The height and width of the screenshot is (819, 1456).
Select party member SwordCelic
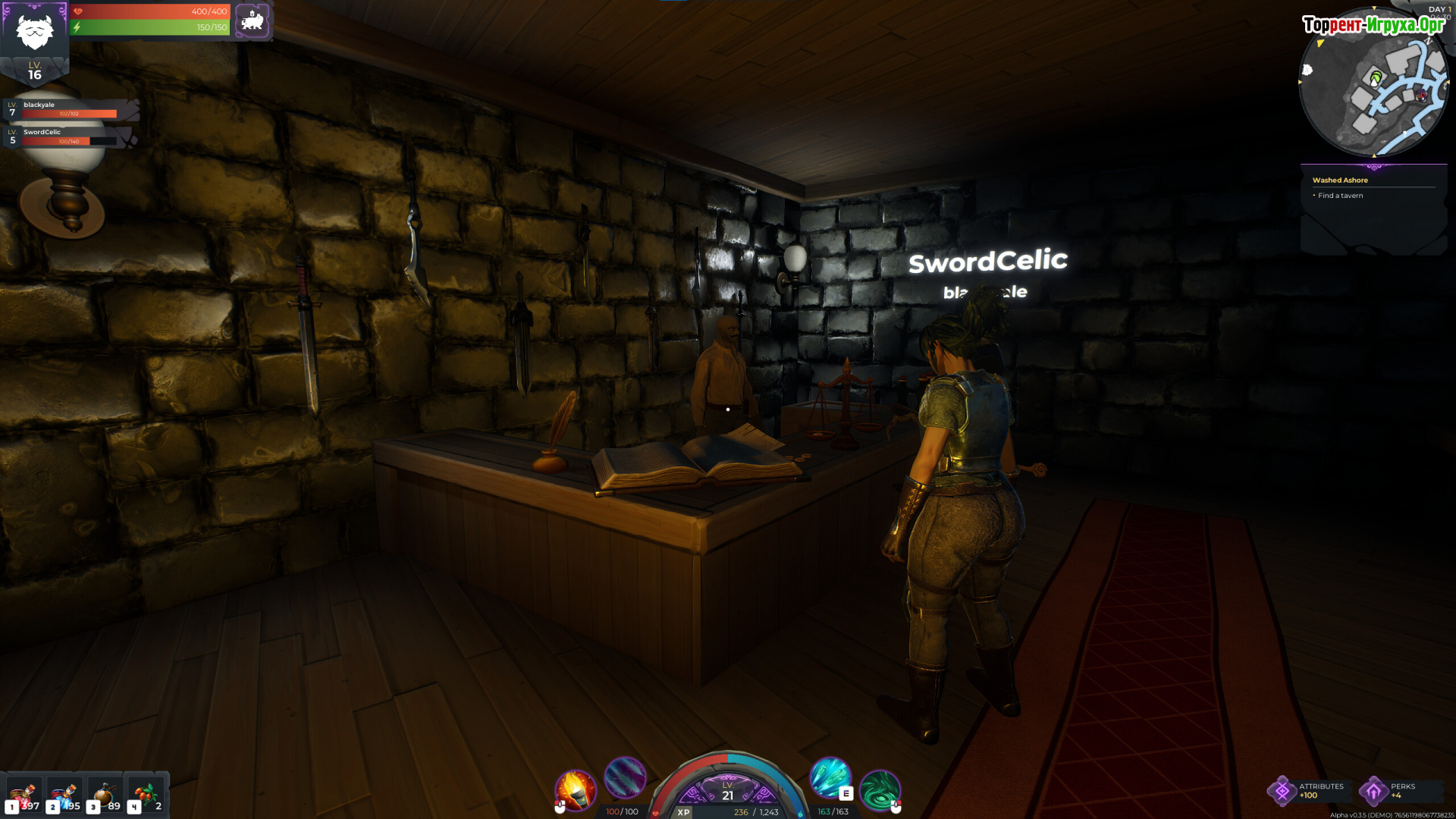pos(68,136)
